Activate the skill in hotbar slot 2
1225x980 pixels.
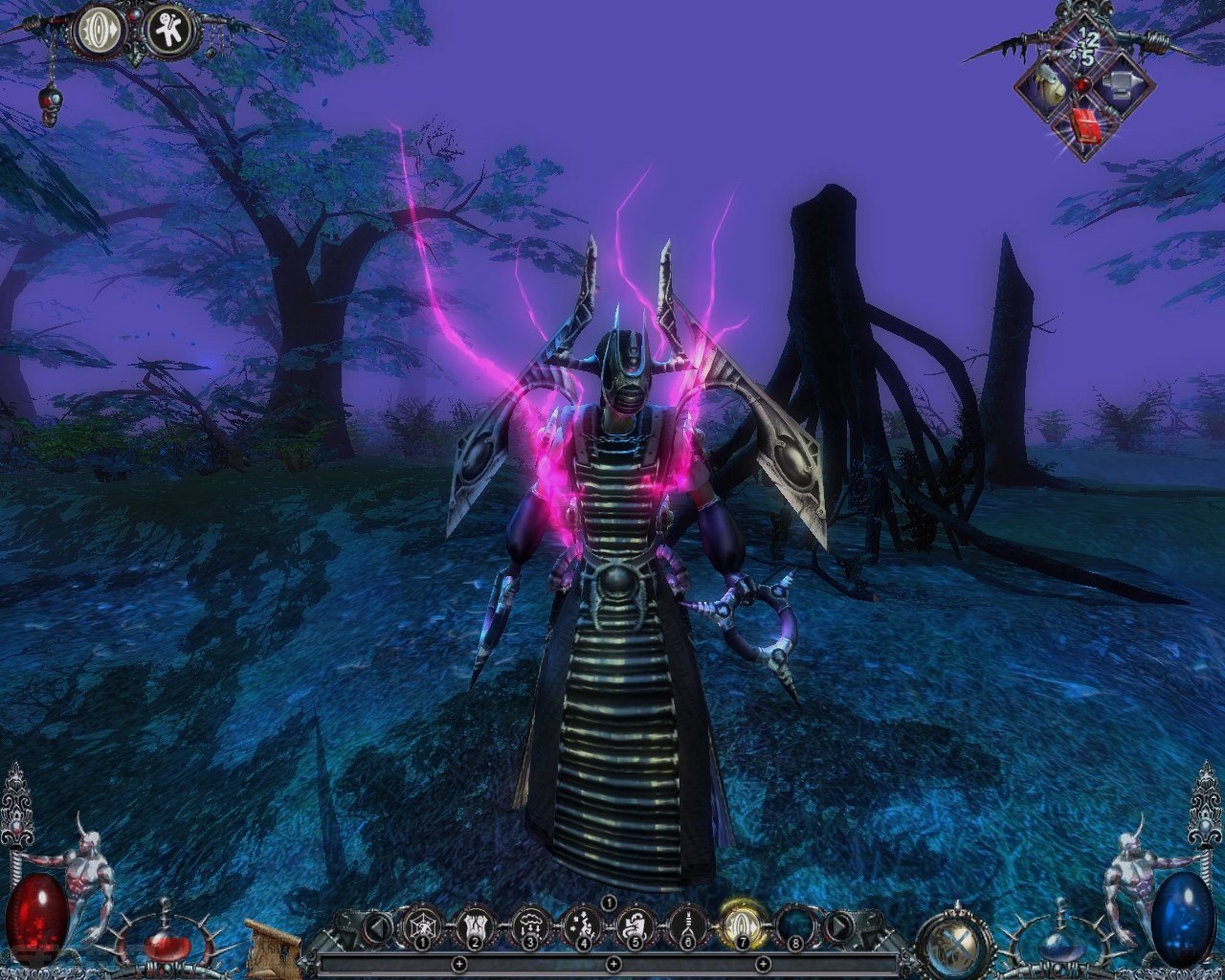coord(475,925)
